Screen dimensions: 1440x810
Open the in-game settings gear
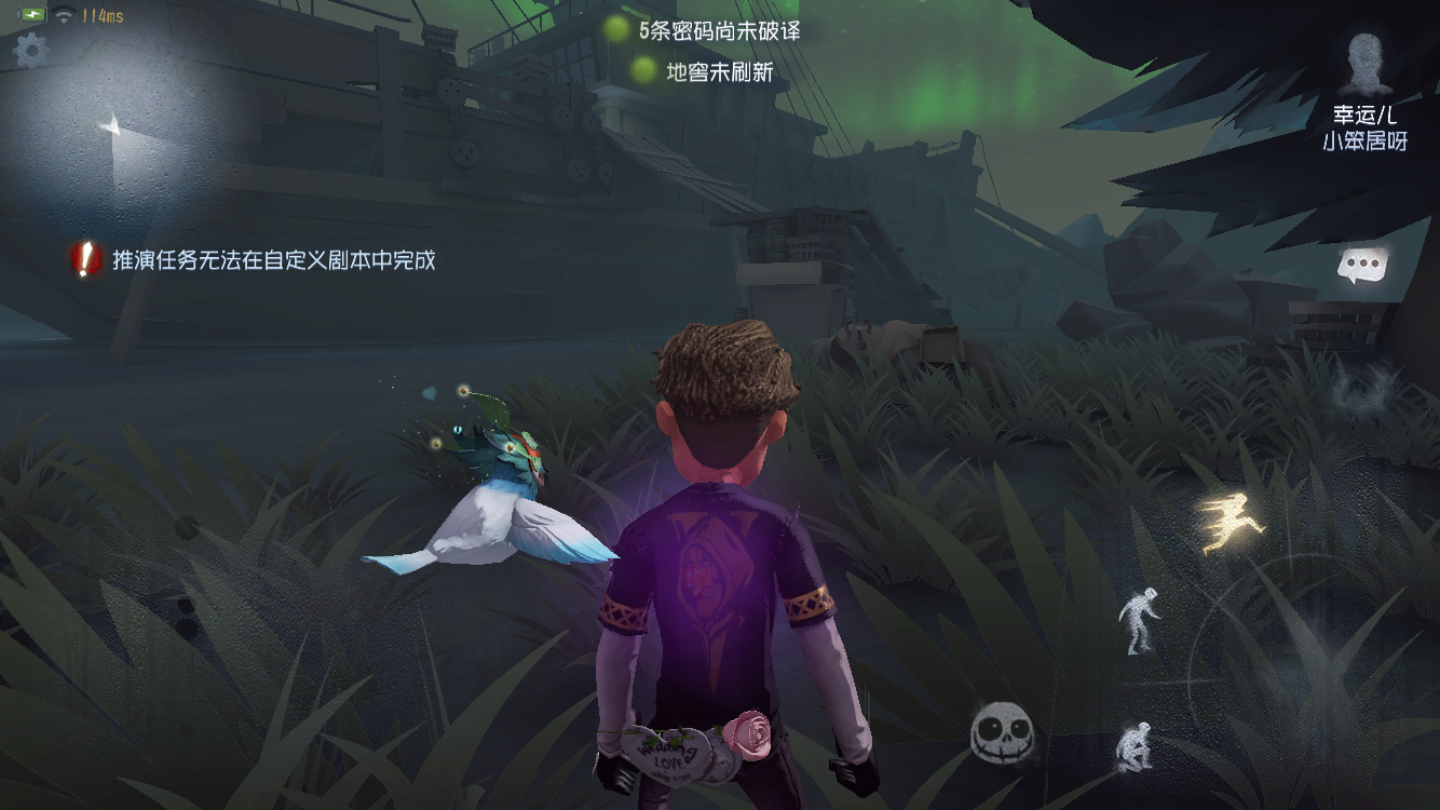pos(29,46)
